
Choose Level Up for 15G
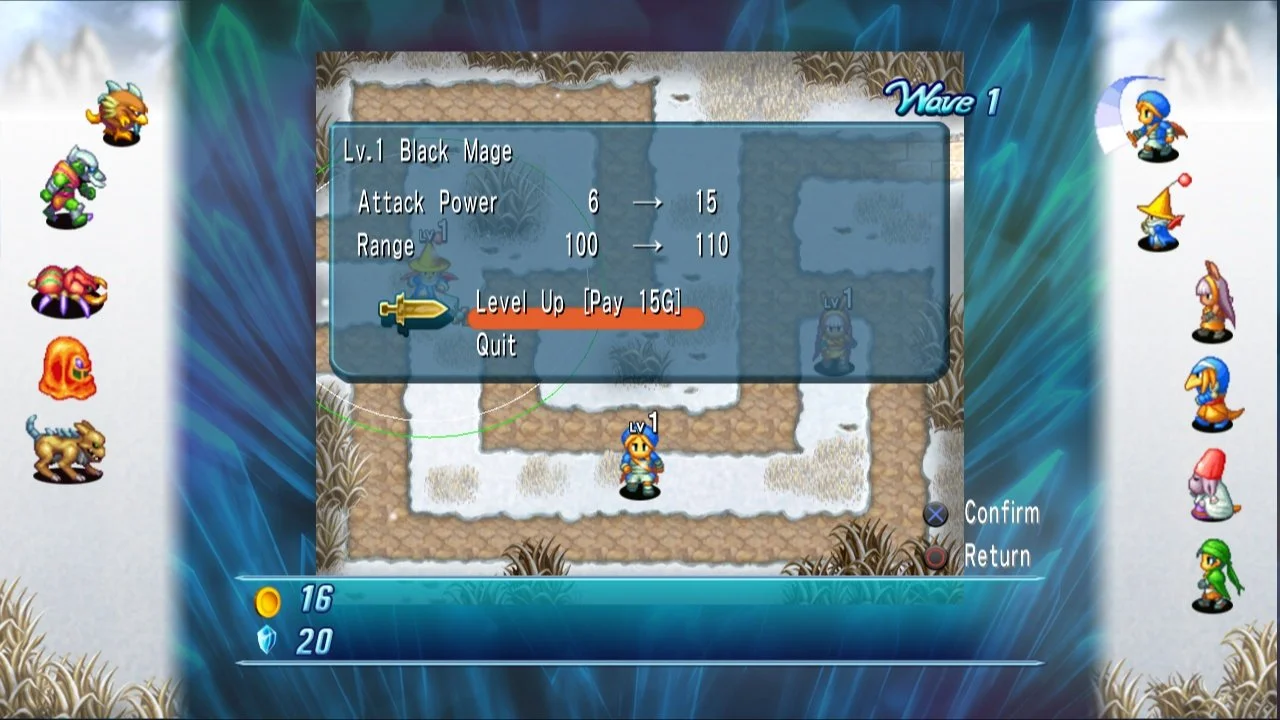click(580, 304)
